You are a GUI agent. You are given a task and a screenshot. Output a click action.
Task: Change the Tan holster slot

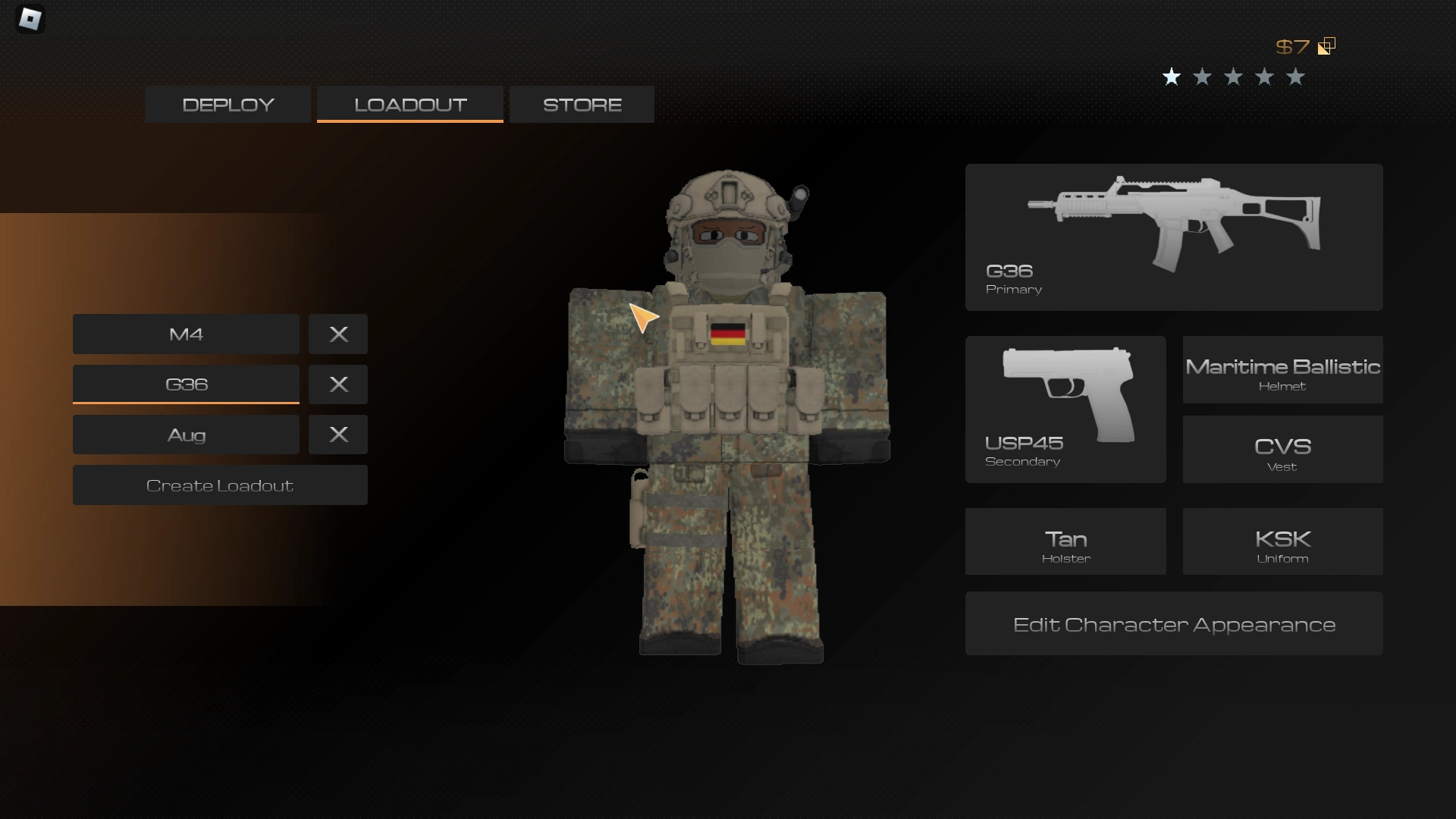click(1065, 541)
